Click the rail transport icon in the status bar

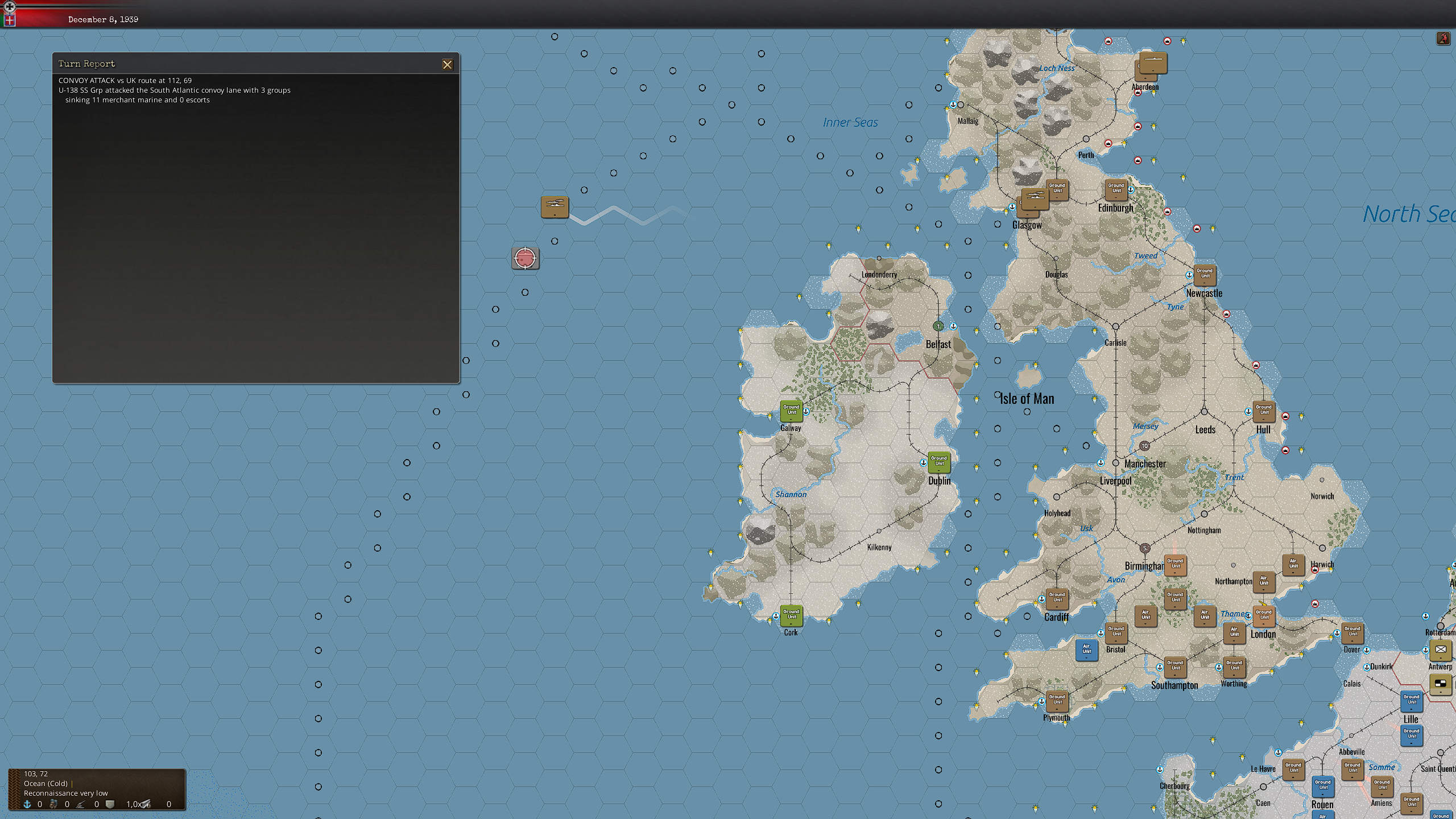pyautogui.click(x=147, y=803)
